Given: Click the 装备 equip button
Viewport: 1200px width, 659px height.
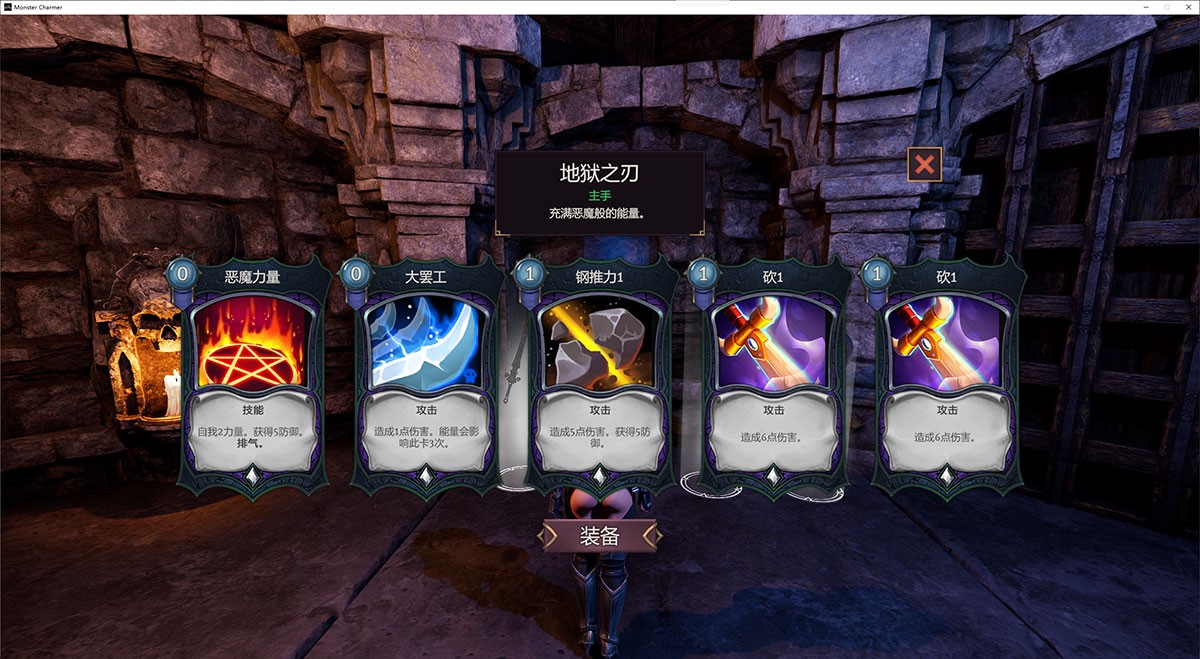Looking at the screenshot, I should click(x=600, y=536).
